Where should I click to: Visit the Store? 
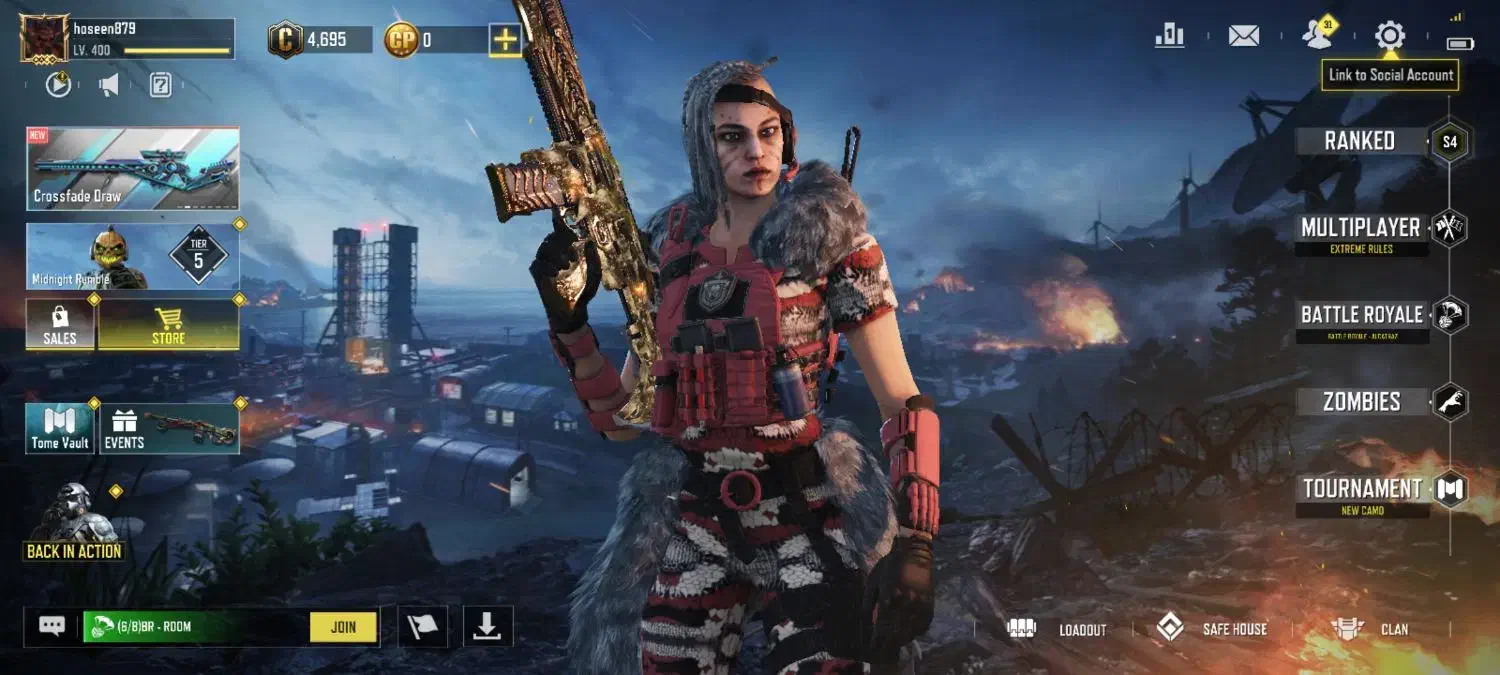click(168, 325)
